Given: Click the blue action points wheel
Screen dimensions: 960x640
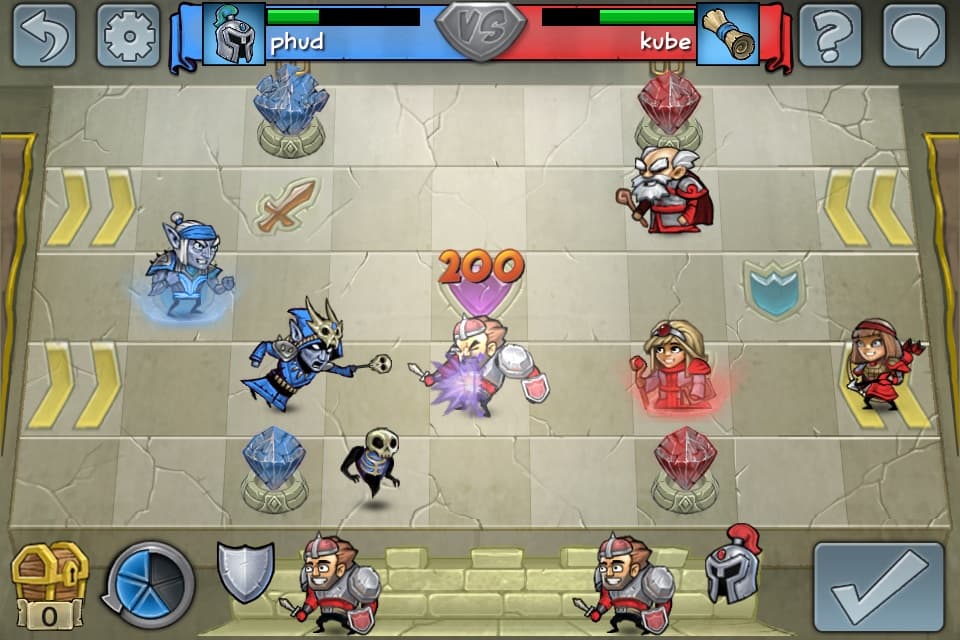Looking at the screenshot, I should pyautogui.click(x=150, y=583).
